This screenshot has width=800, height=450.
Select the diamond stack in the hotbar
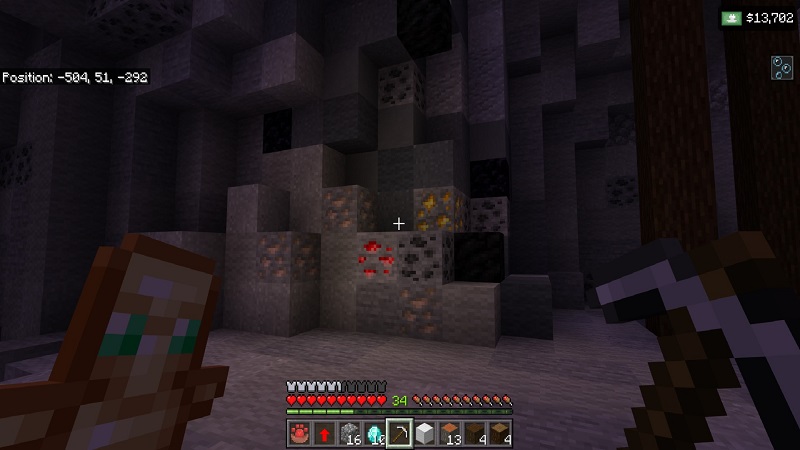374,434
